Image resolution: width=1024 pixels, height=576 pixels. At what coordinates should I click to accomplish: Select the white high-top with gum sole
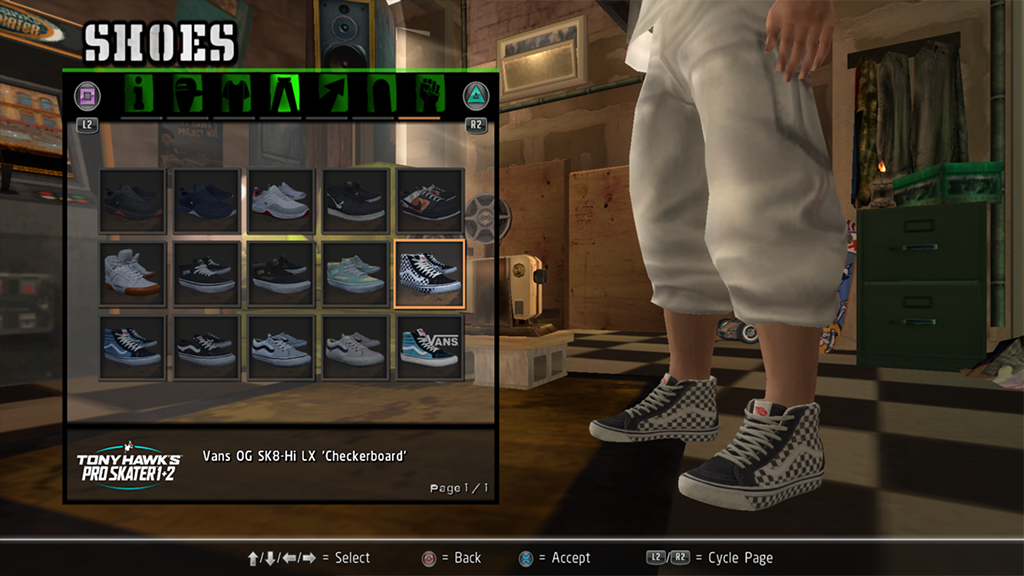point(132,273)
